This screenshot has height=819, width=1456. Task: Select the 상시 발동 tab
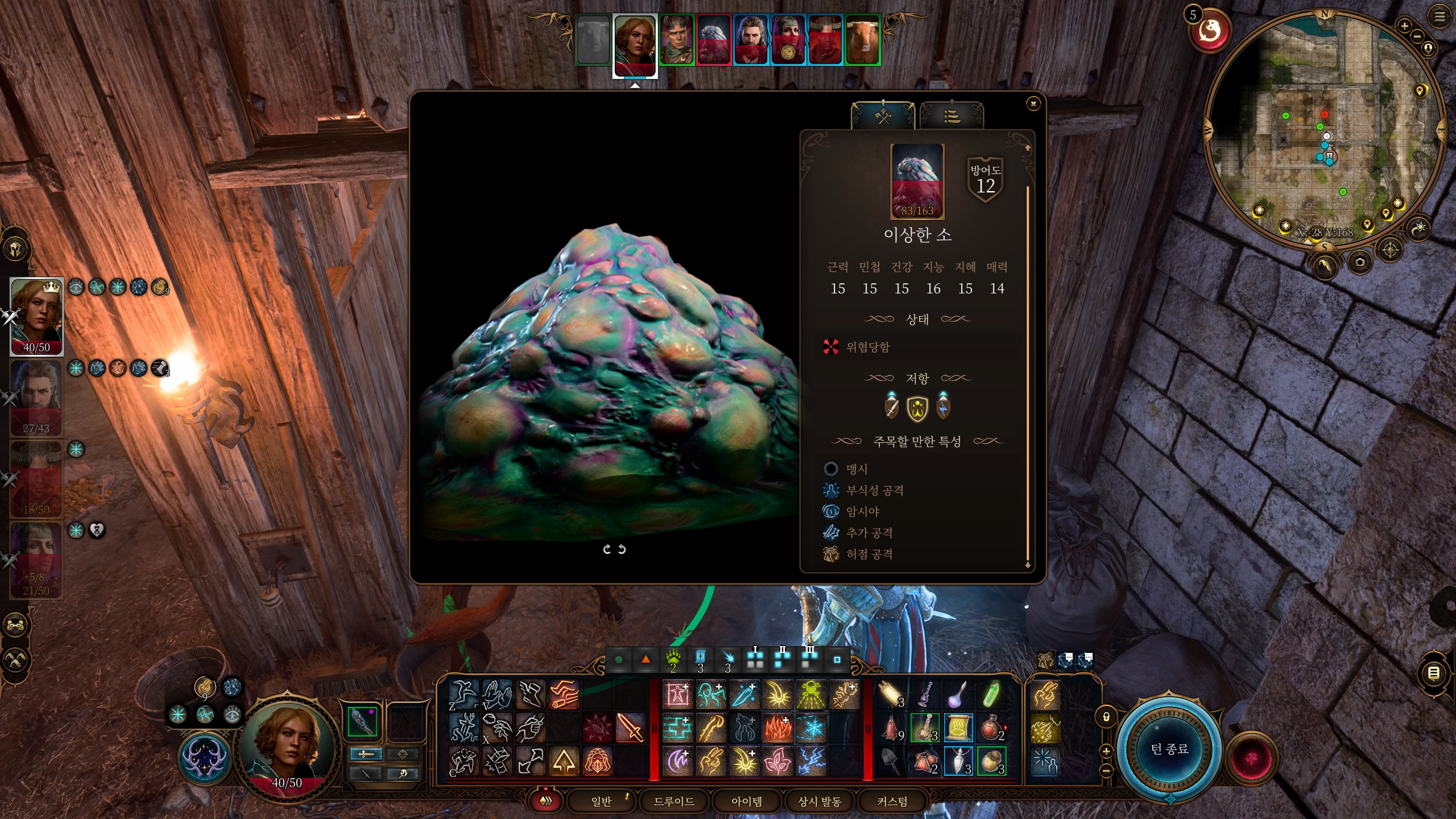tap(819, 801)
